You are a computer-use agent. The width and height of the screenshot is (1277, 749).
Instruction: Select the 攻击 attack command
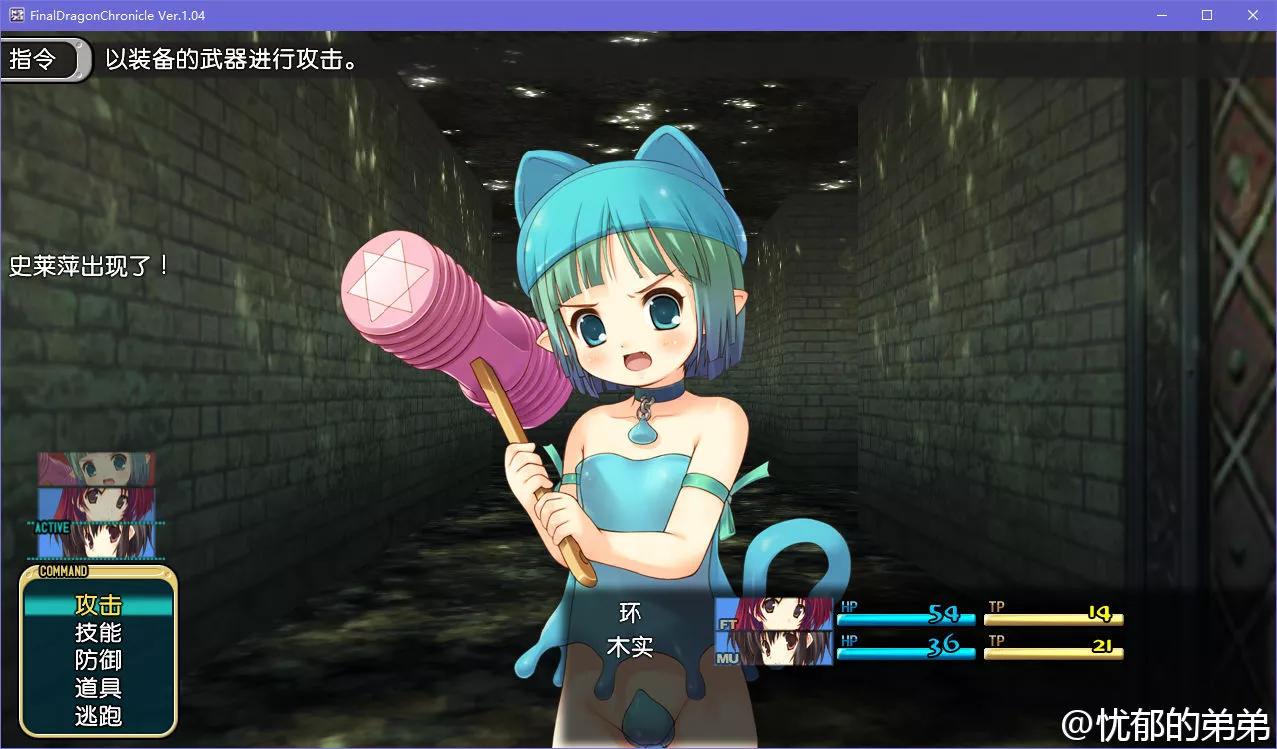(x=98, y=605)
